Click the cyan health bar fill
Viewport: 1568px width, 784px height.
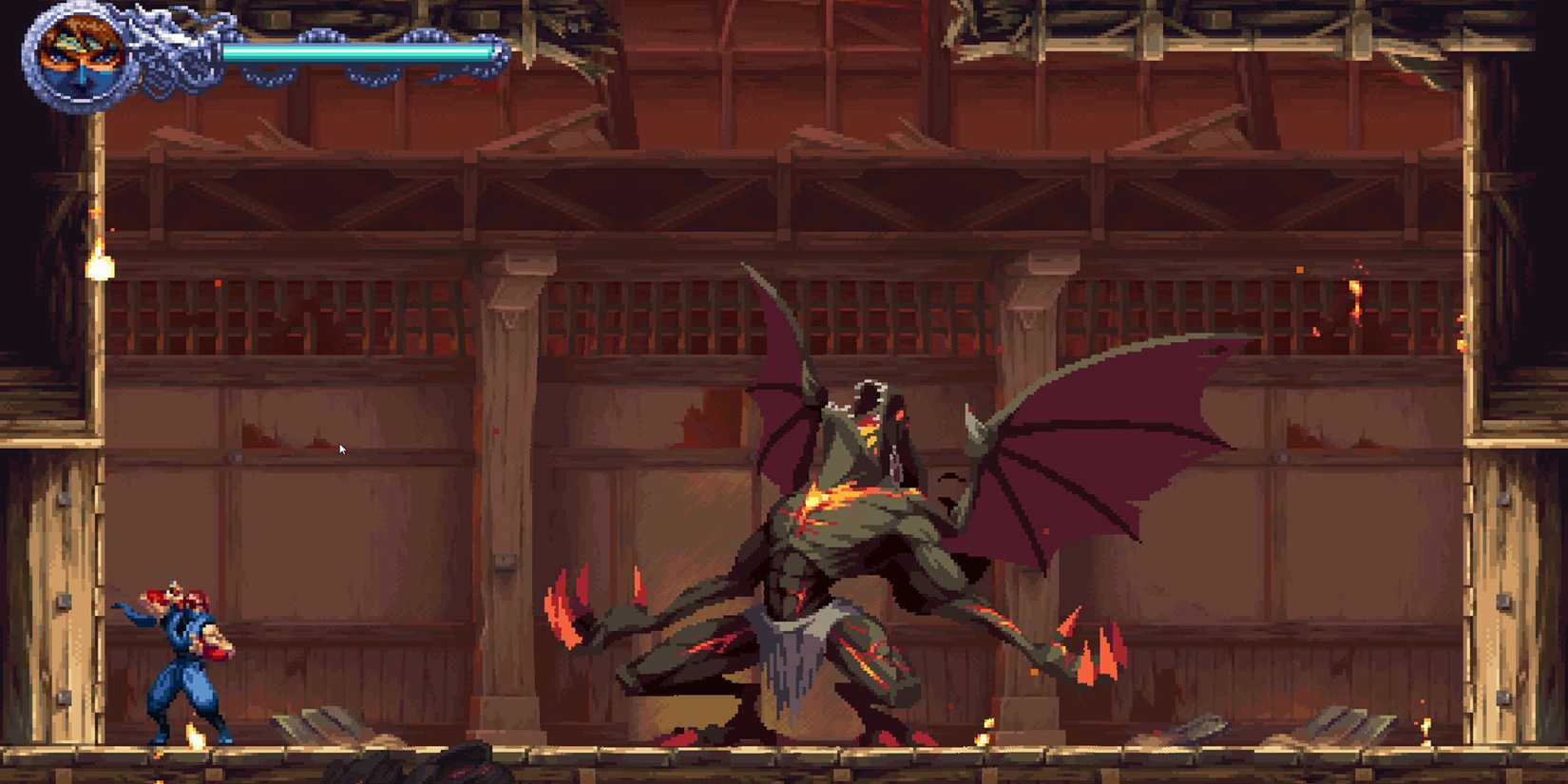pyautogui.click(x=361, y=50)
